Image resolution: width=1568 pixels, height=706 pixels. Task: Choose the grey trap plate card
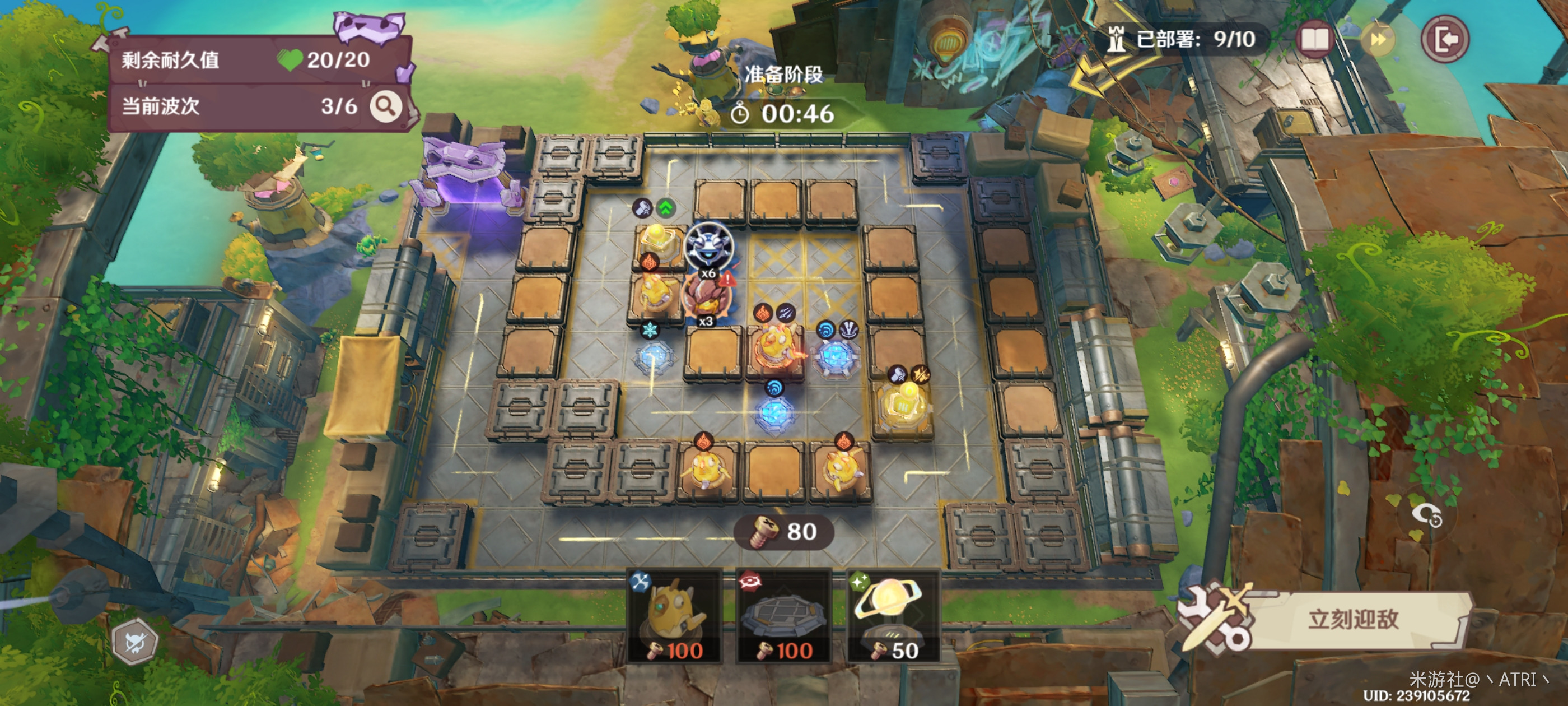(x=783, y=616)
